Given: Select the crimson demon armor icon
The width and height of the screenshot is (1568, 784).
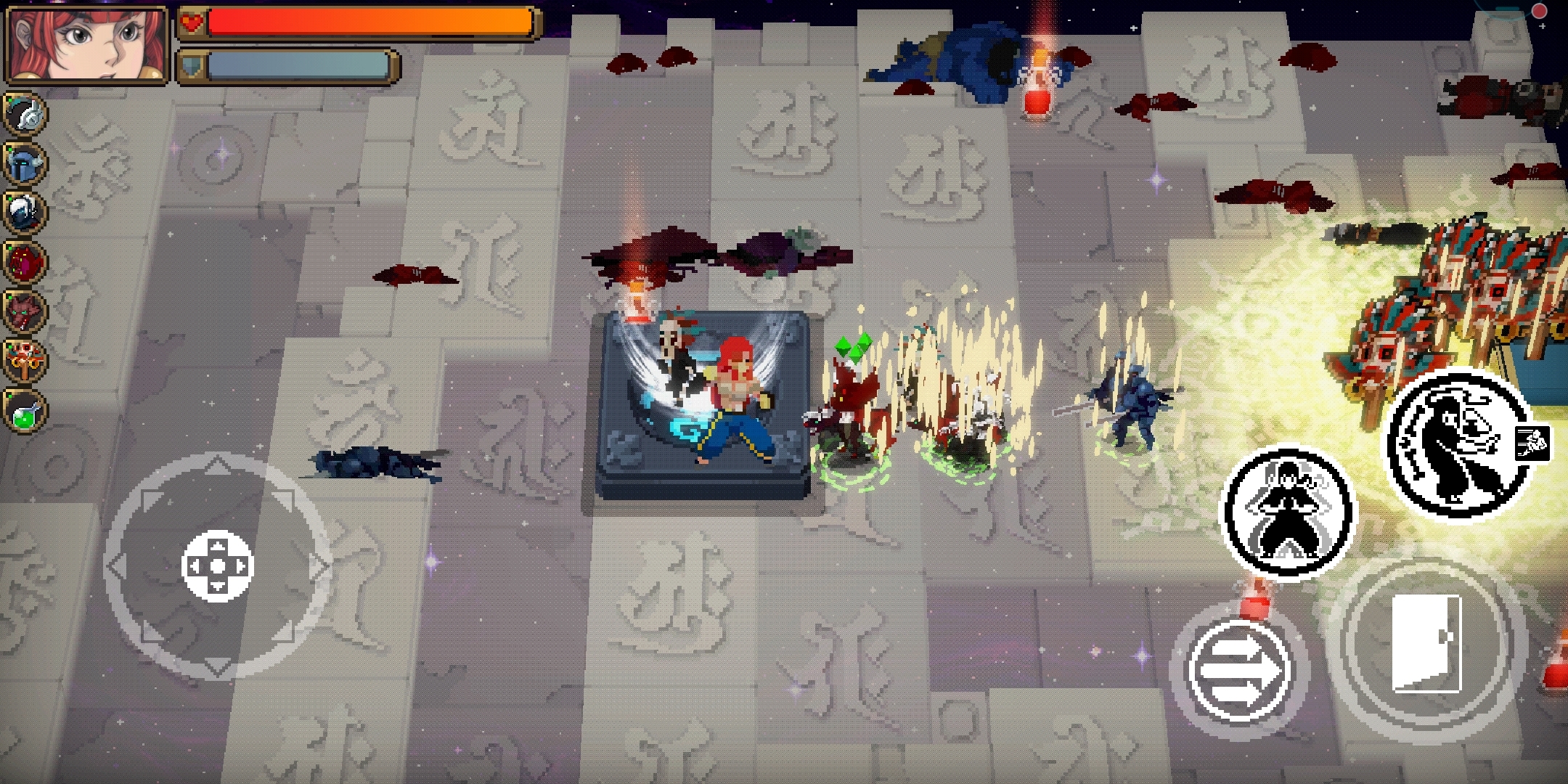Looking at the screenshot, I should pos(26,261).
